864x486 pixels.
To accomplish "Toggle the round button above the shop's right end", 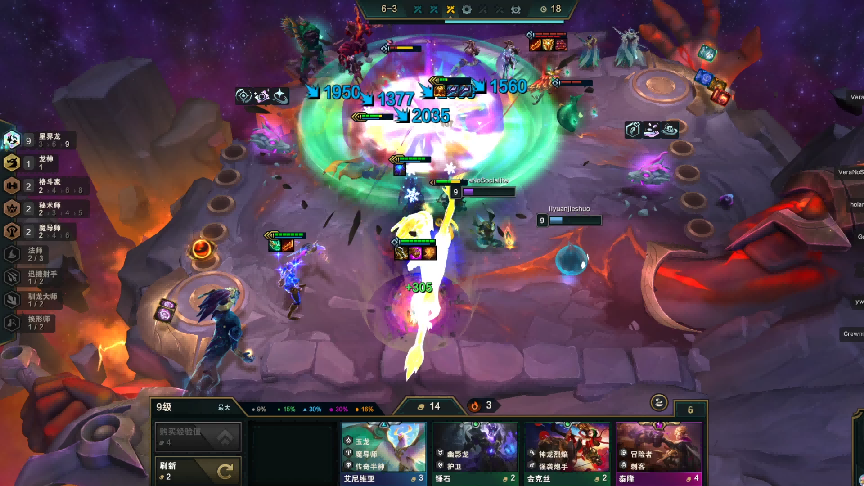I will tap(659, 402).
